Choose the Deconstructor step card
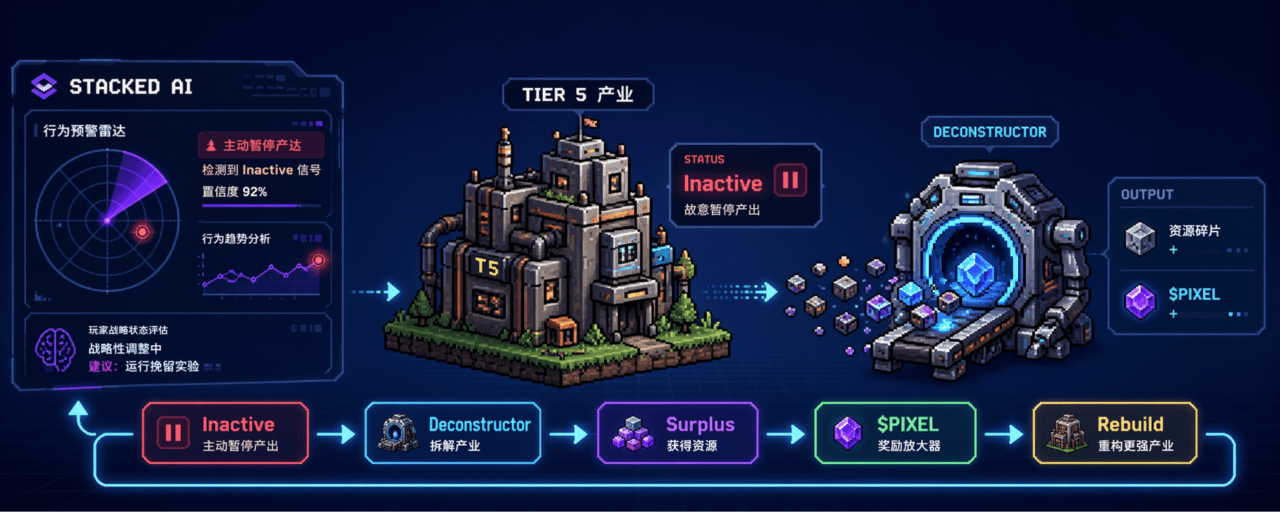 pyautogui.click(x=453, y=433)
